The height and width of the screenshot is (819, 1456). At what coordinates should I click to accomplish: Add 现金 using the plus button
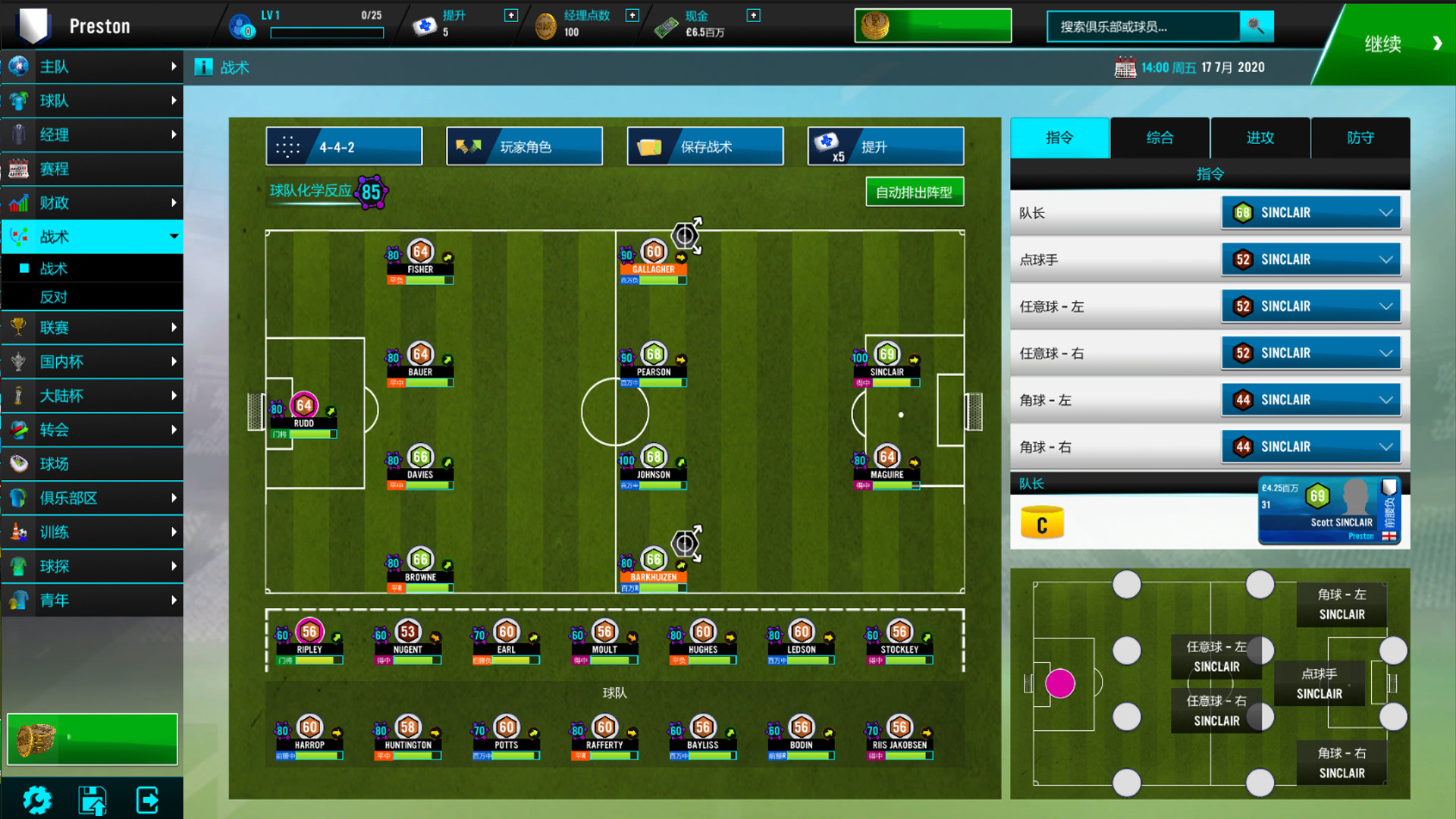click(x=752, y=14)
